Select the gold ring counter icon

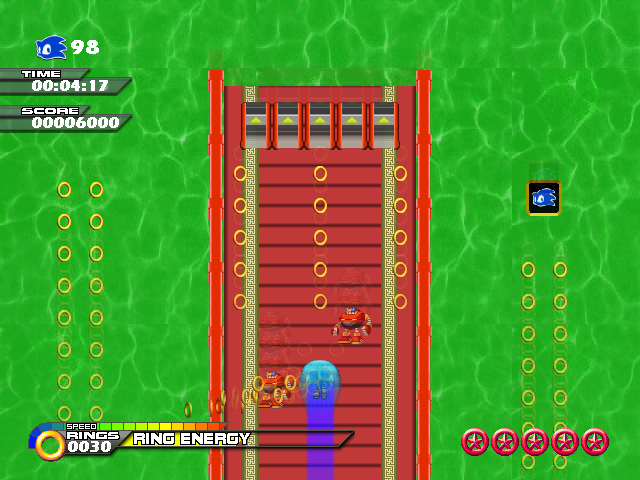coord(49,443)
